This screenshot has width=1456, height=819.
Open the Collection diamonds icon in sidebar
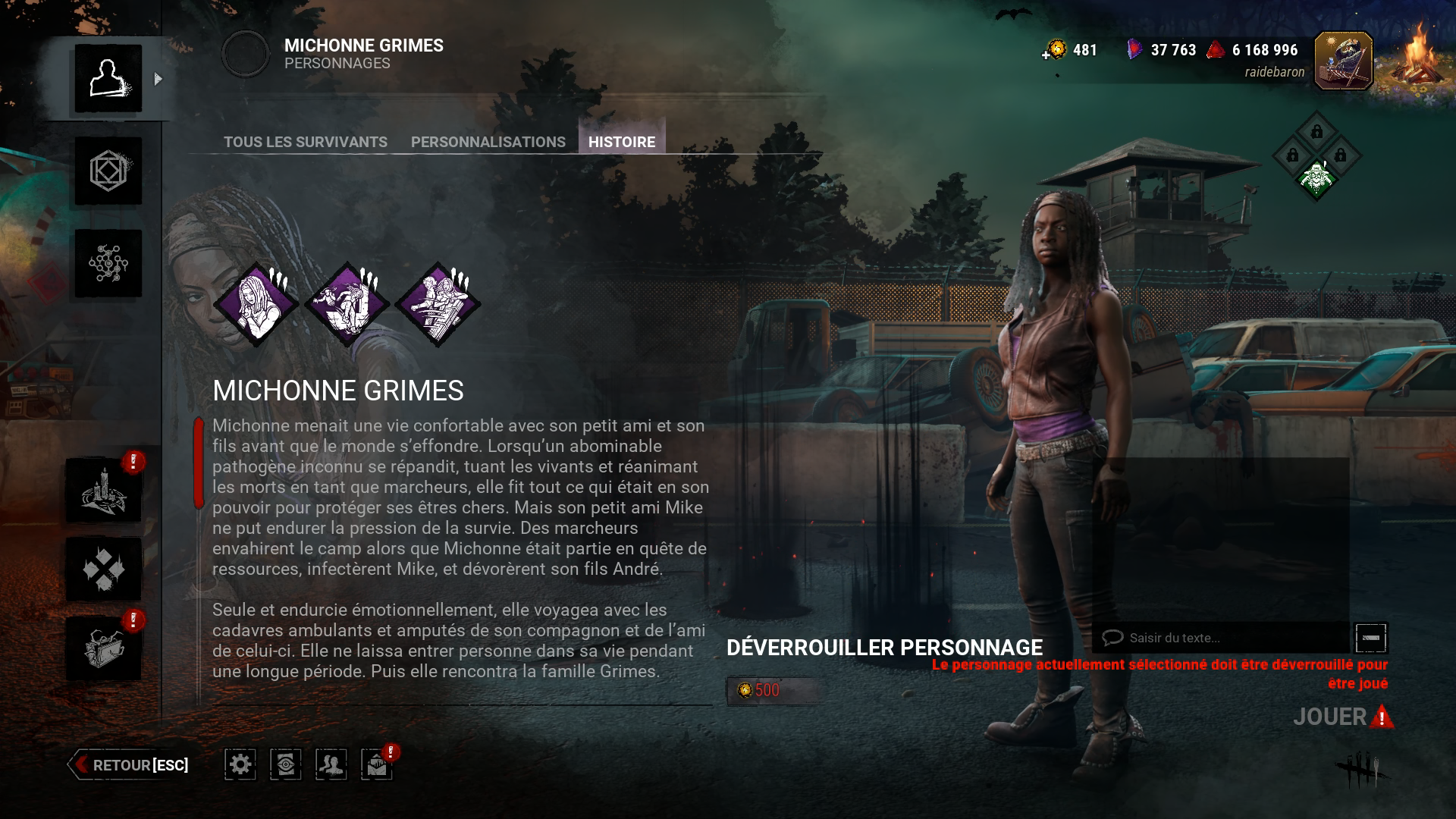(106, 569)
